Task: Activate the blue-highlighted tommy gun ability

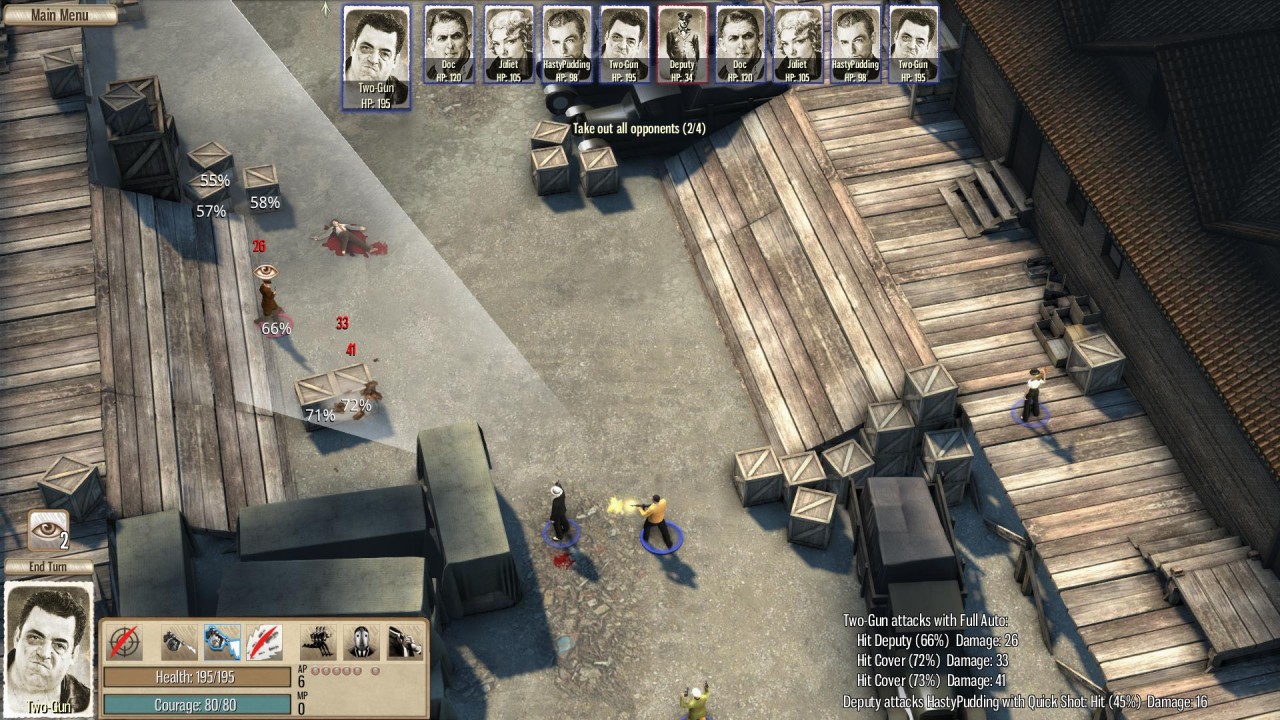Action: tap(222, 642)
